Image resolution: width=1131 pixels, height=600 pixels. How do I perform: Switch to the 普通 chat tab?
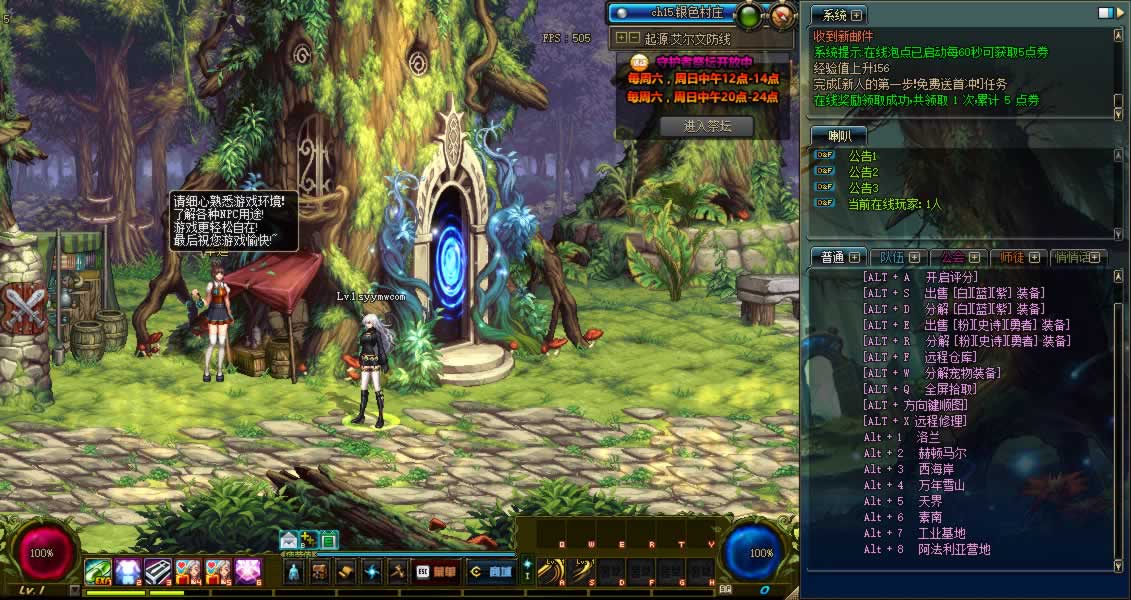click(x=832, y=257)
